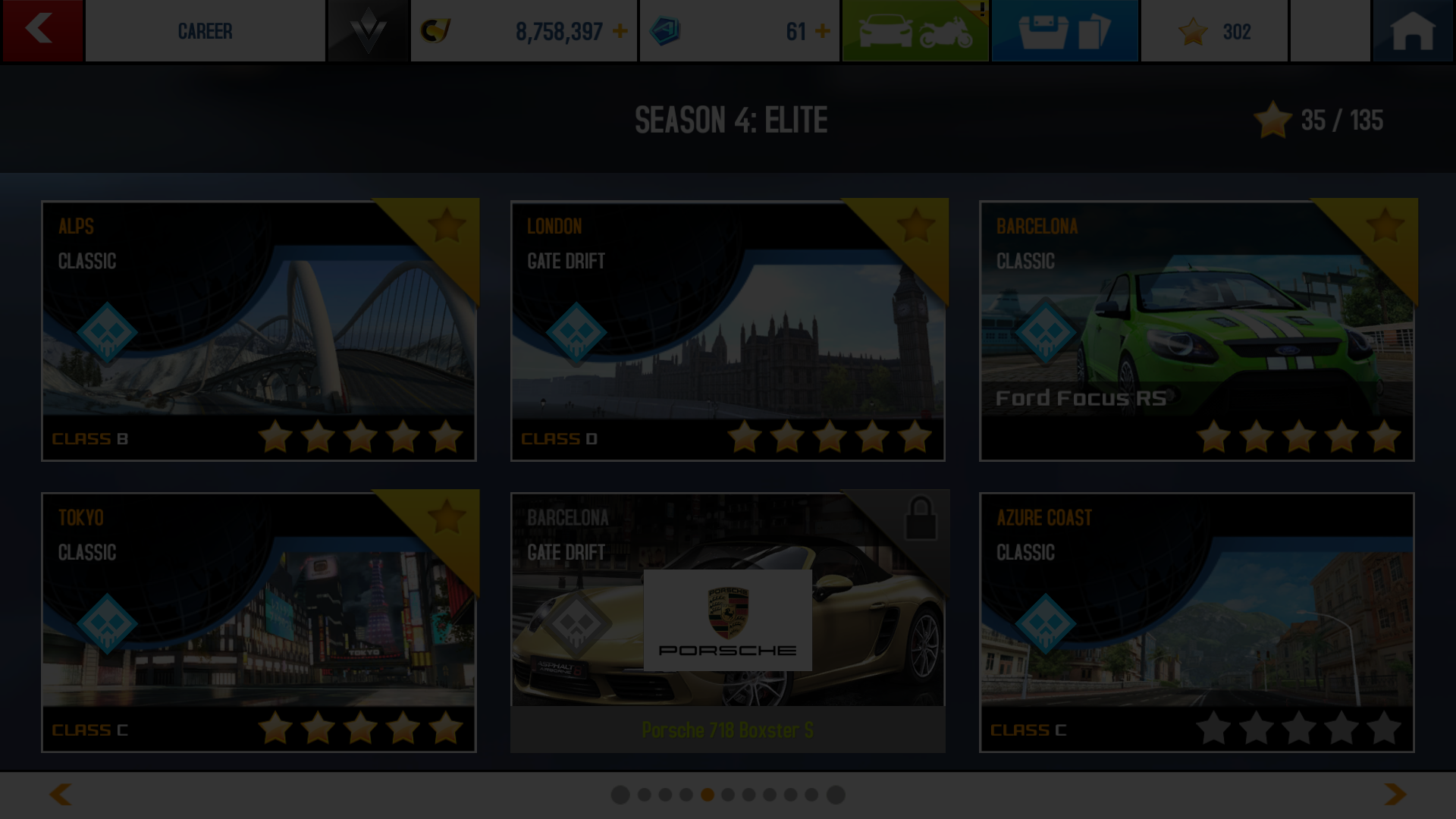The width and height of the screenshot is (1456, 819).
Task: Open the CAREER tab
Action: pos(206,31)
